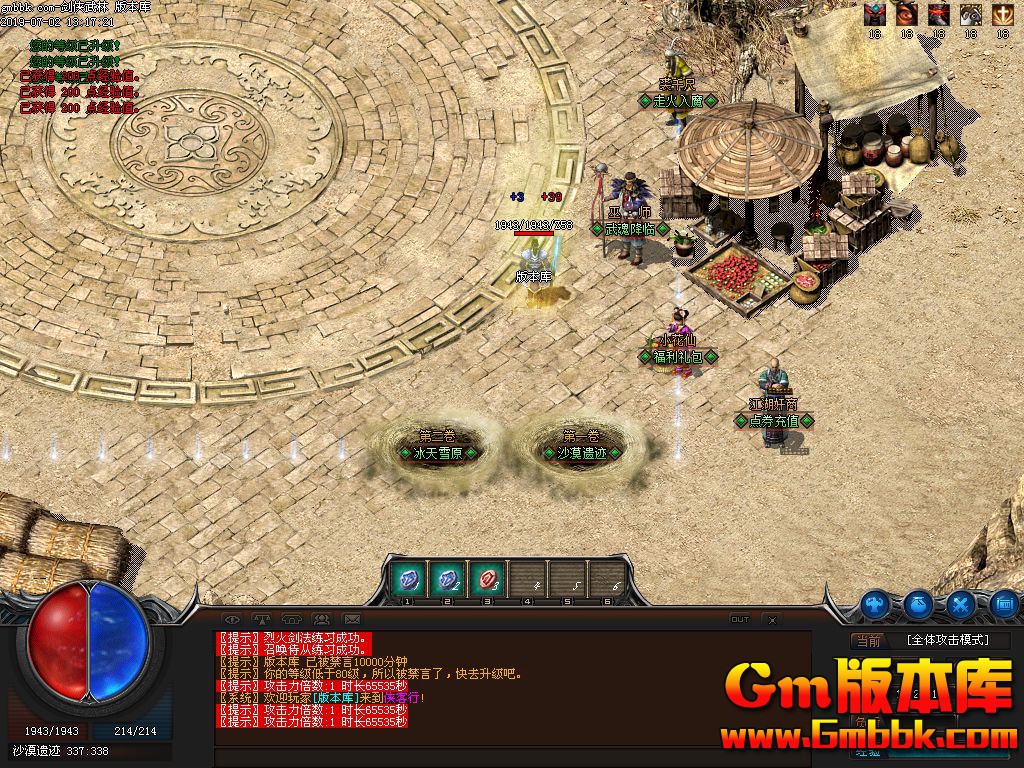The image size is (1024, 768).
Task: Toggle the eye icon above the chat
Action: tap(231, 620)
